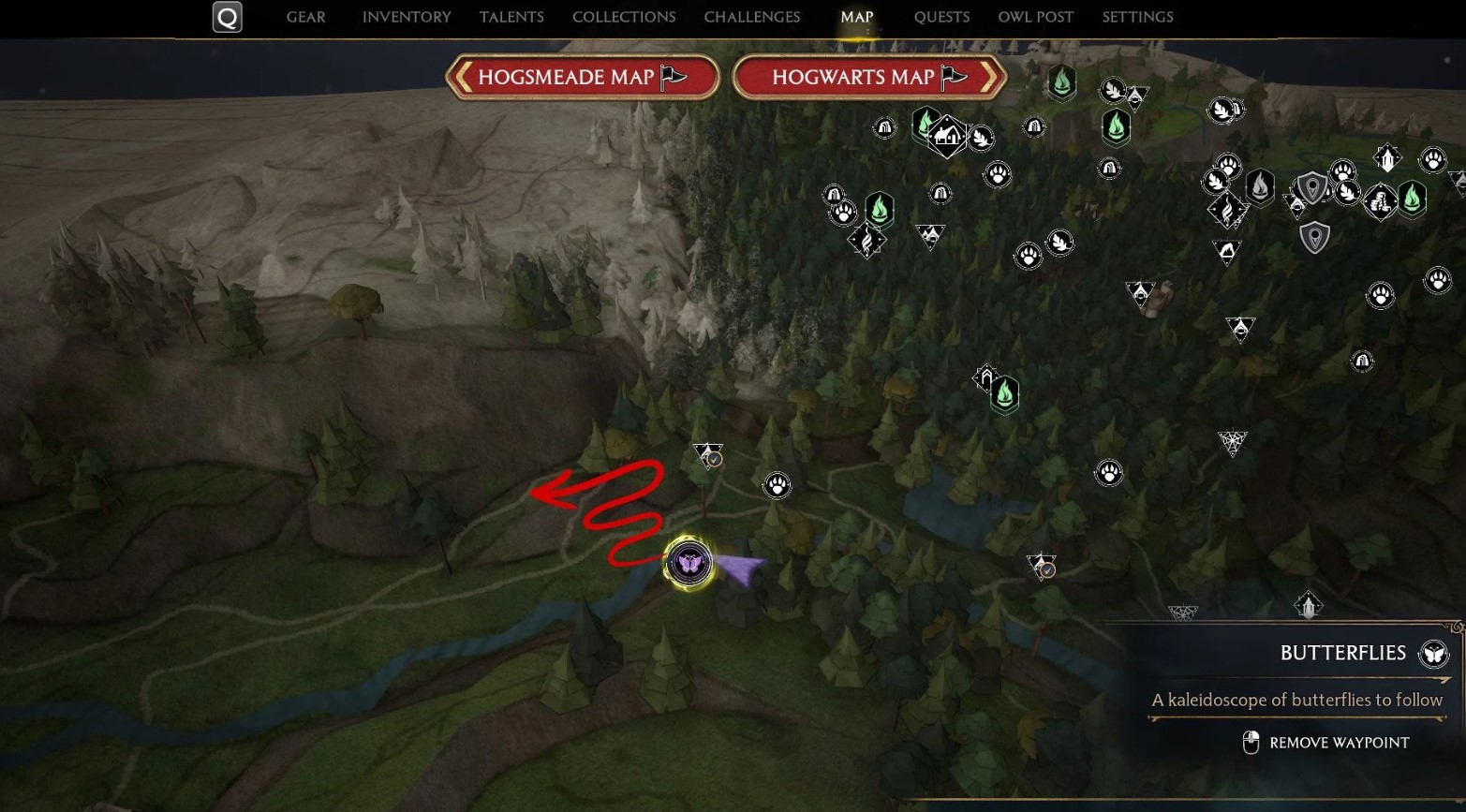Click the checked trial marker near the red arrow
1466x812 pixels.
(708, 457)
